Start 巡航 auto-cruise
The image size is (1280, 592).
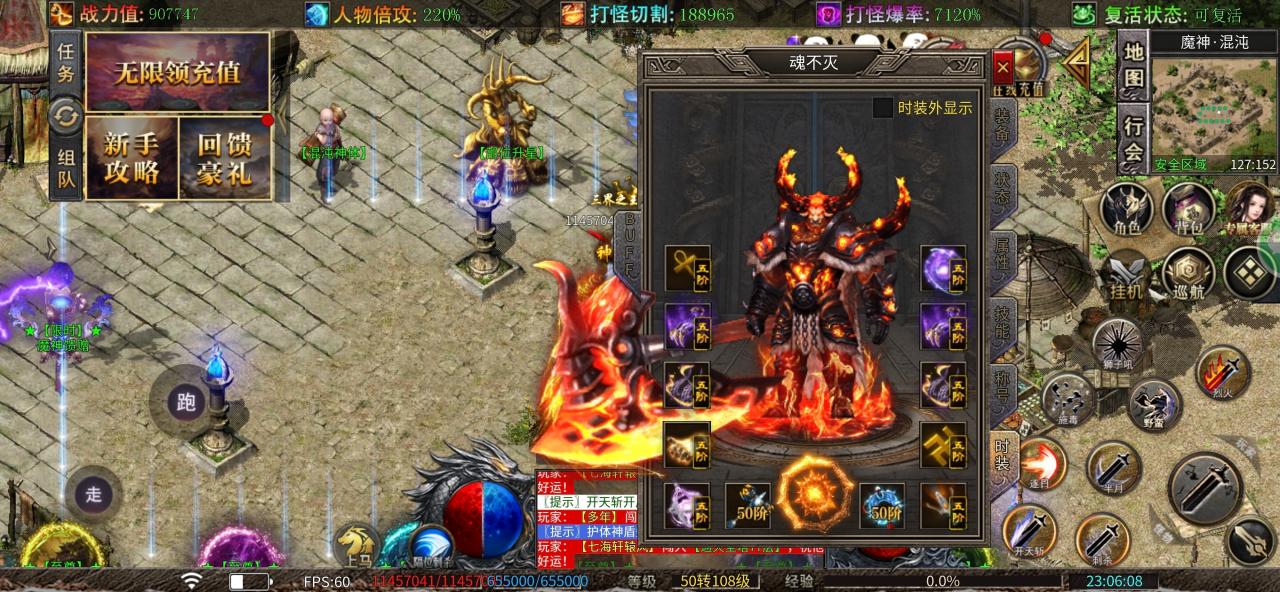[x=1188, y=274]
